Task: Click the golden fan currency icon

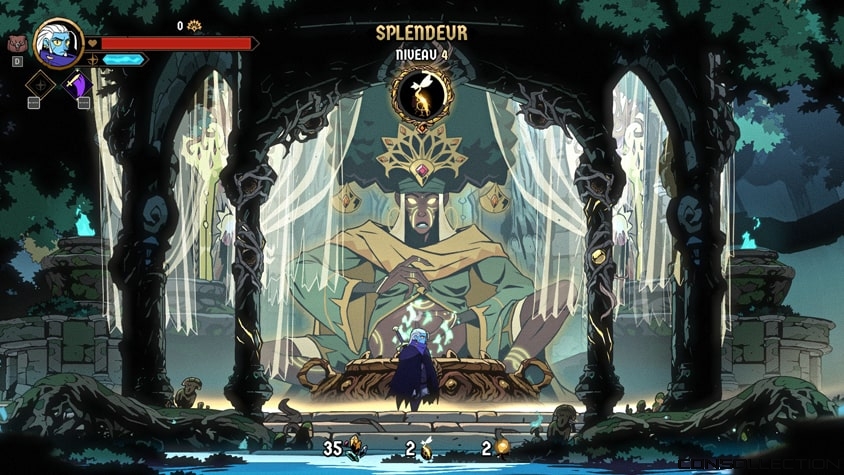Action: 195,26
